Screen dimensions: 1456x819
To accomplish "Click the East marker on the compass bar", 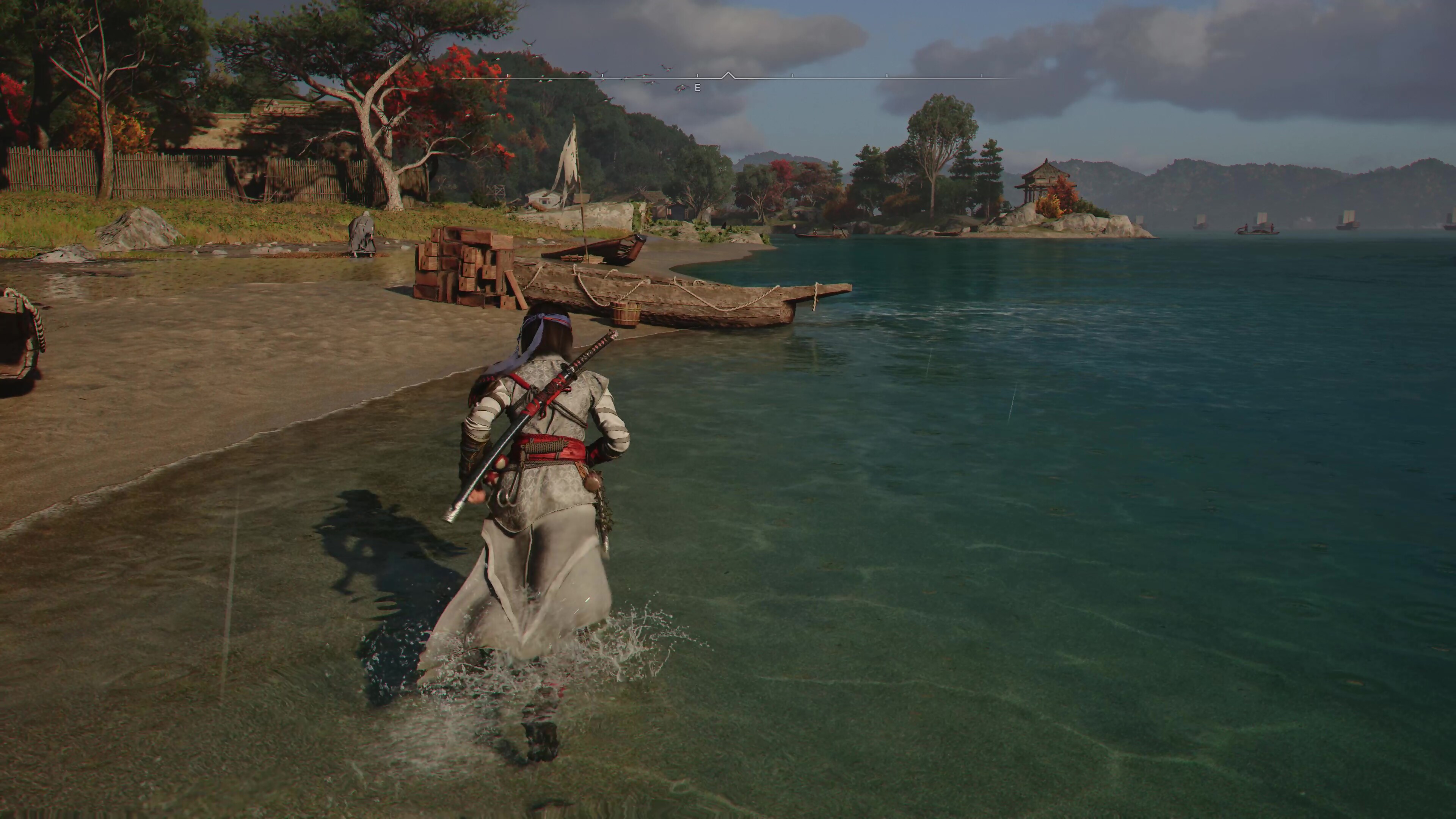I will tap(698, 88).
